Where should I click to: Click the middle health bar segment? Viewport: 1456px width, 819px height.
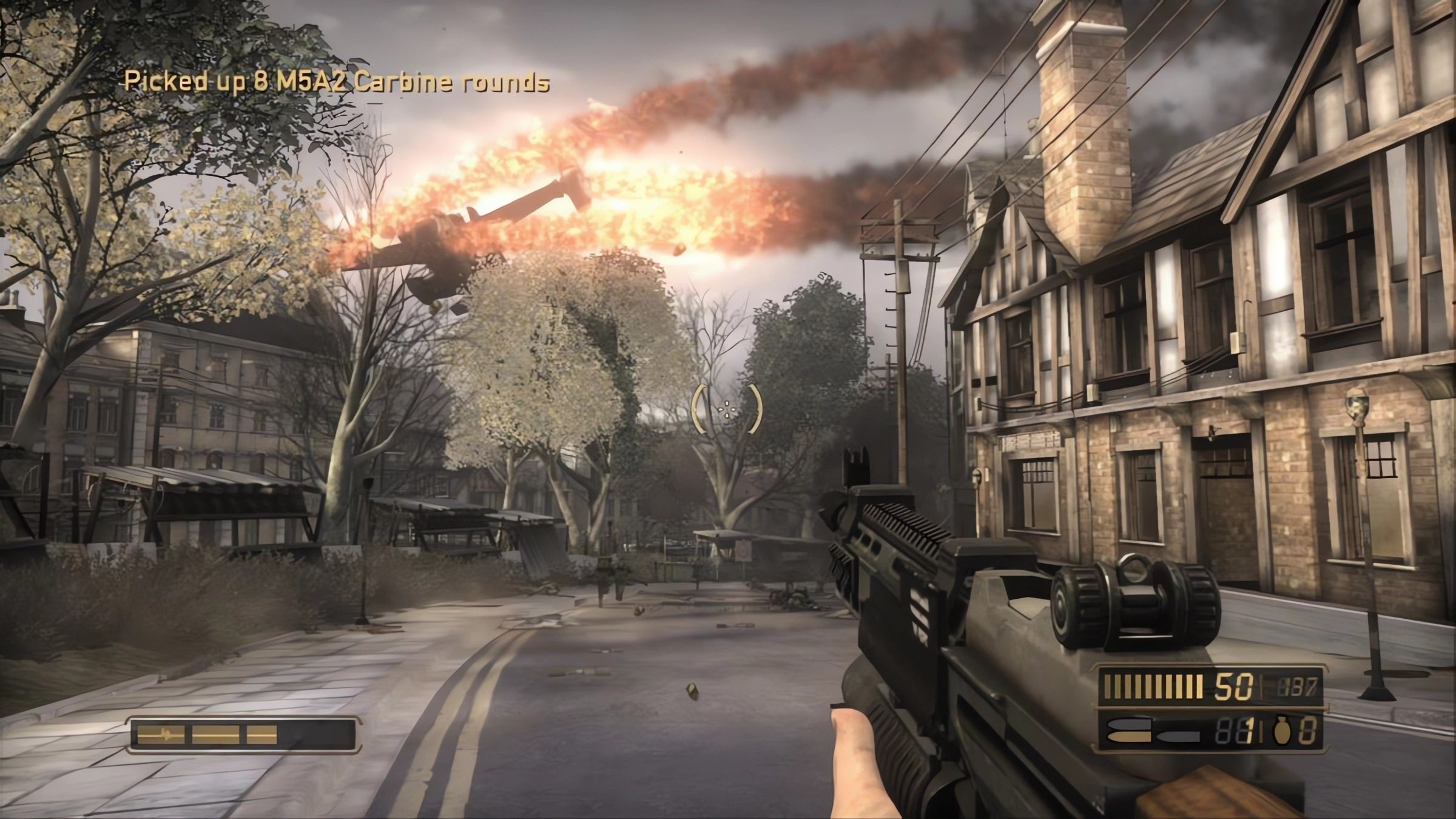point(216,734)
